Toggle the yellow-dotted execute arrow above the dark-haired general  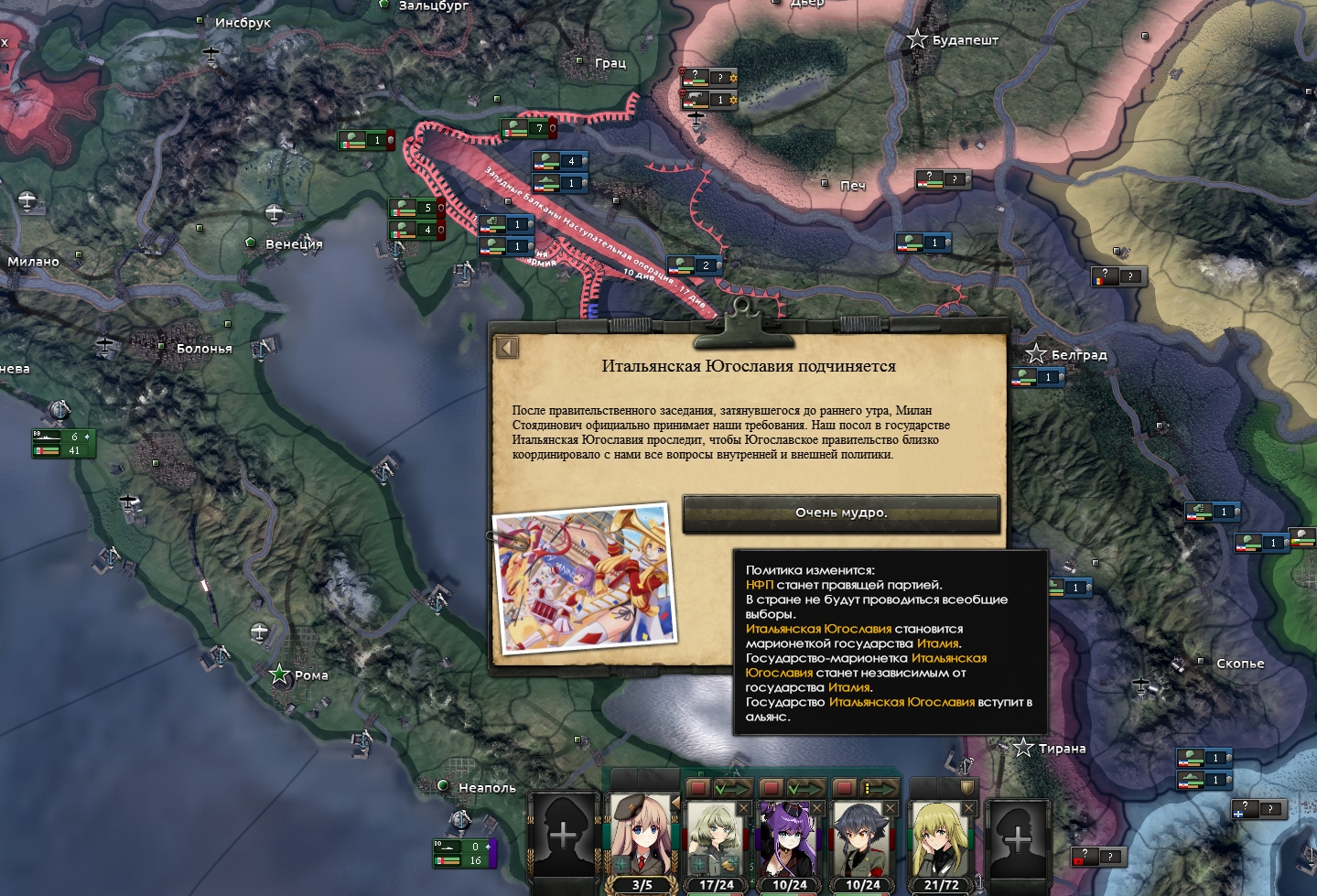click(x=880, y=788)
